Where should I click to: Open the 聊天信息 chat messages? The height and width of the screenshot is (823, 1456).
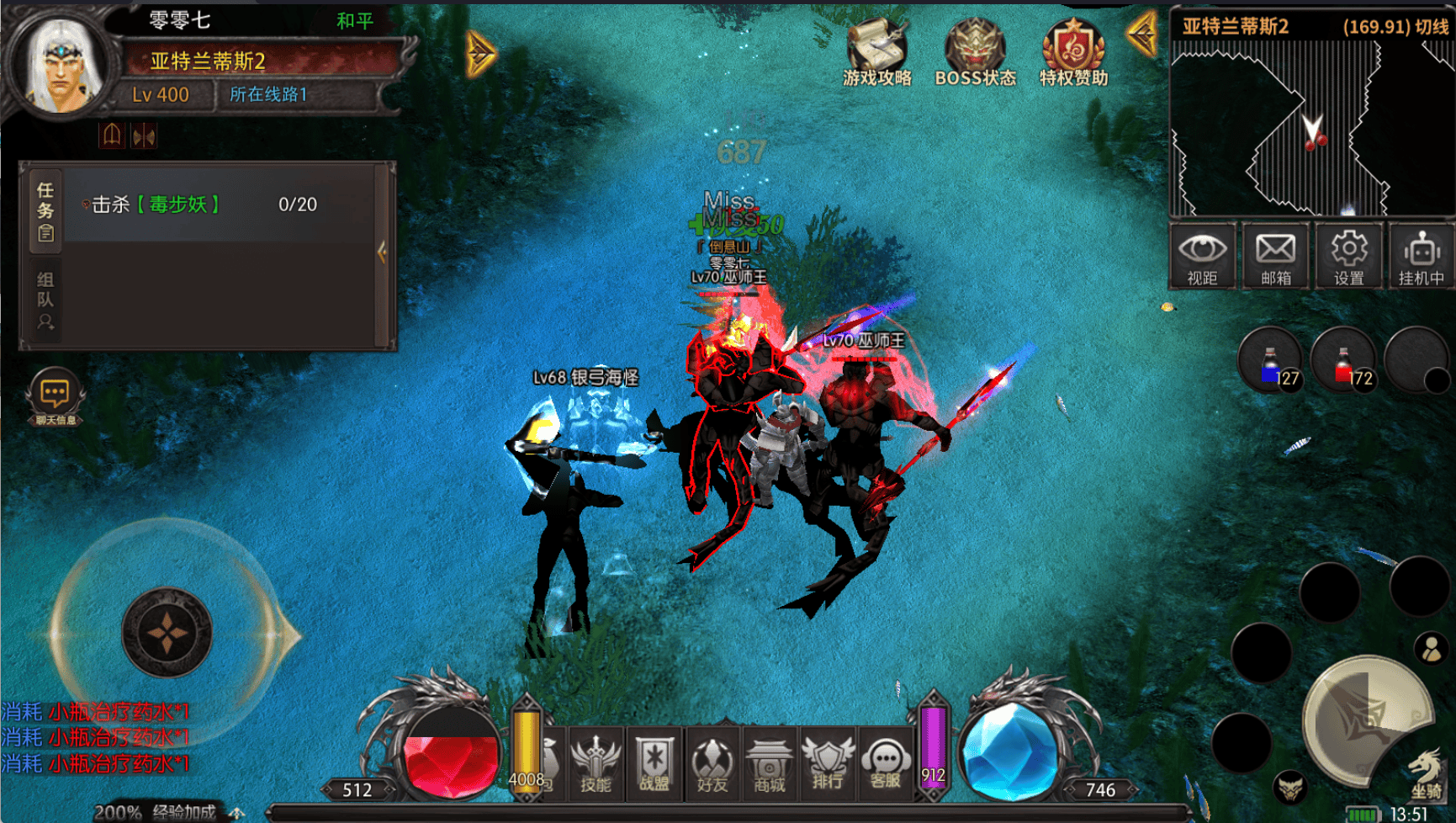(x=56, y=397)
